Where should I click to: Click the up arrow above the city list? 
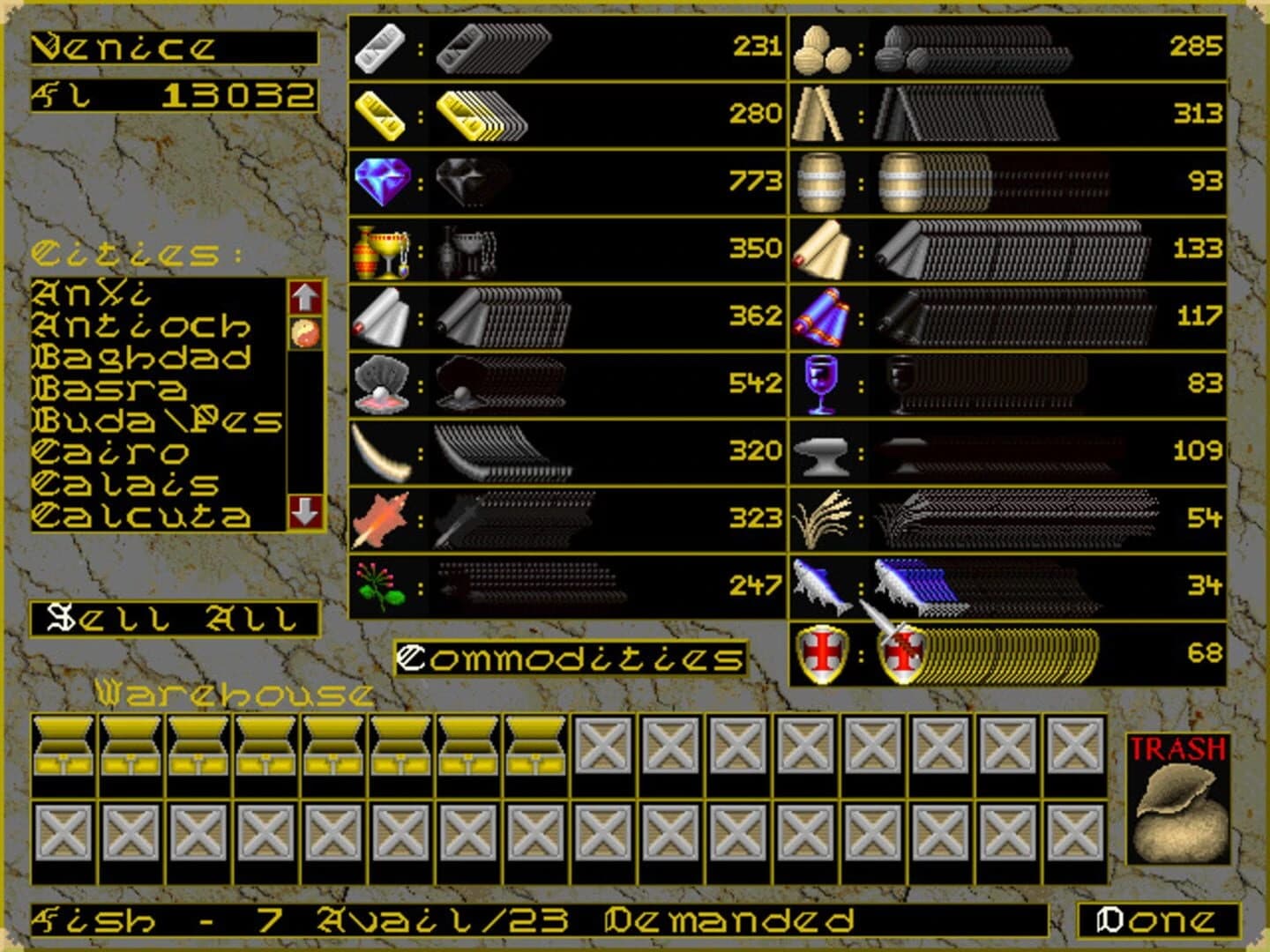304,299
